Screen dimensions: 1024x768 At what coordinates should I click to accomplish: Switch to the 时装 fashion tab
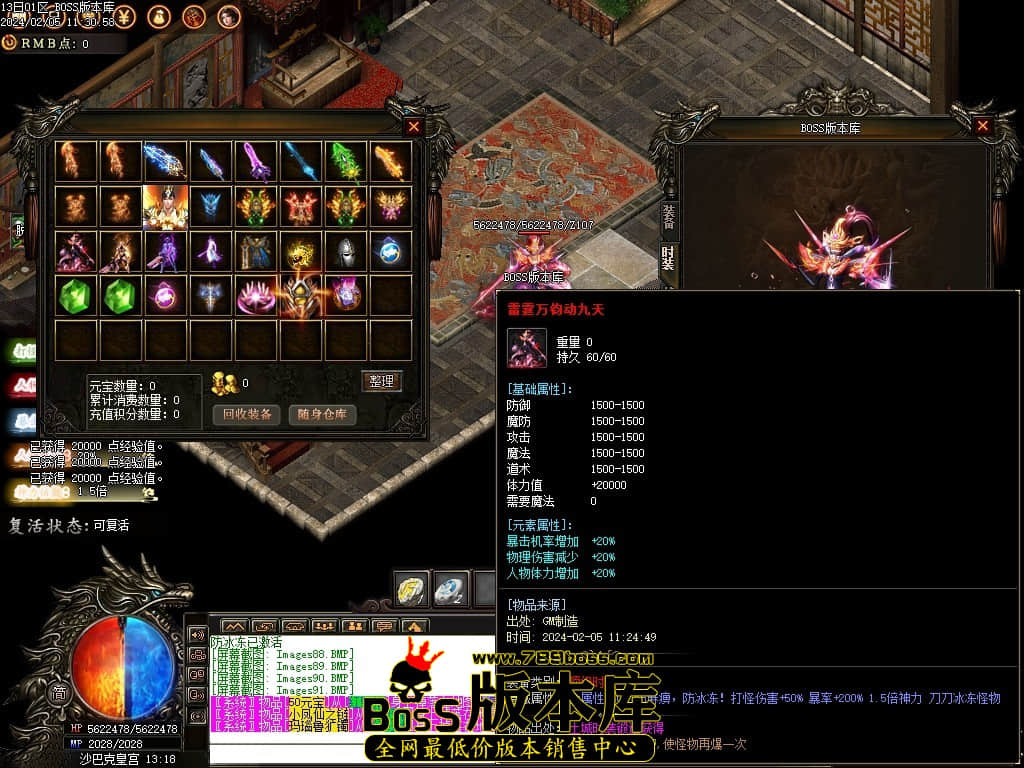tap(668, 258)
